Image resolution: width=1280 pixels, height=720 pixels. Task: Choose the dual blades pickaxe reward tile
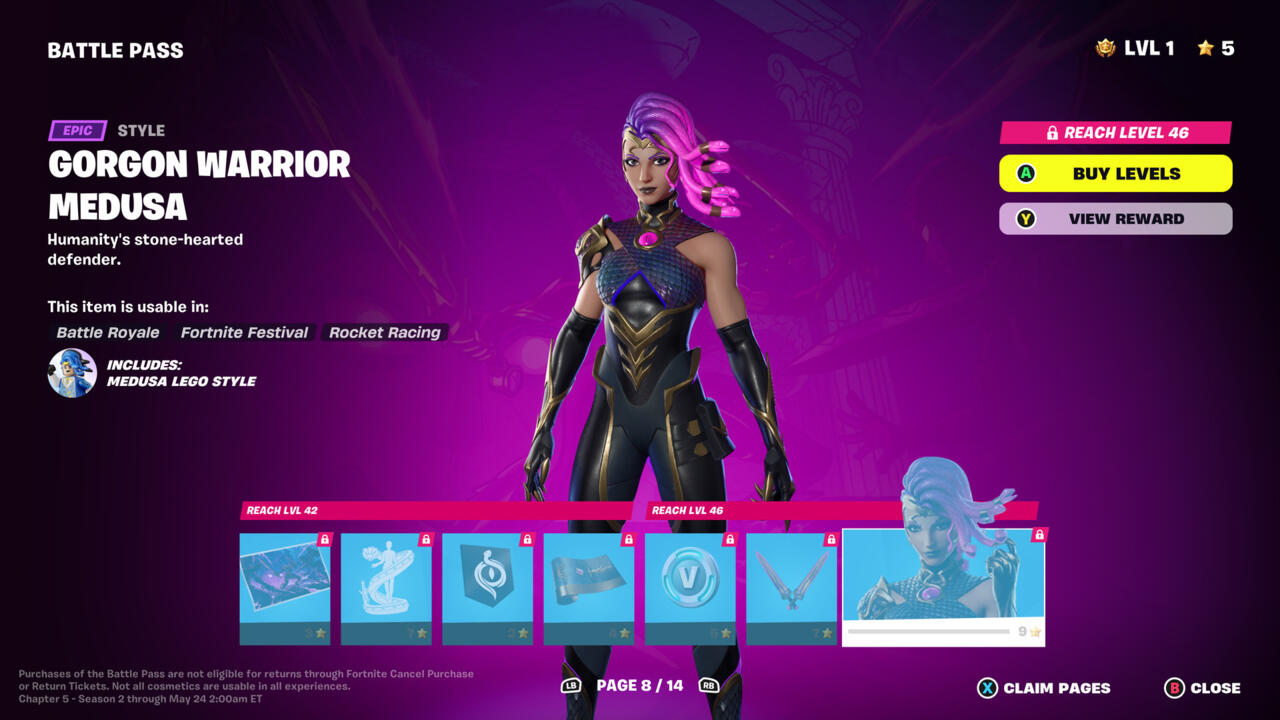point(791,588)
